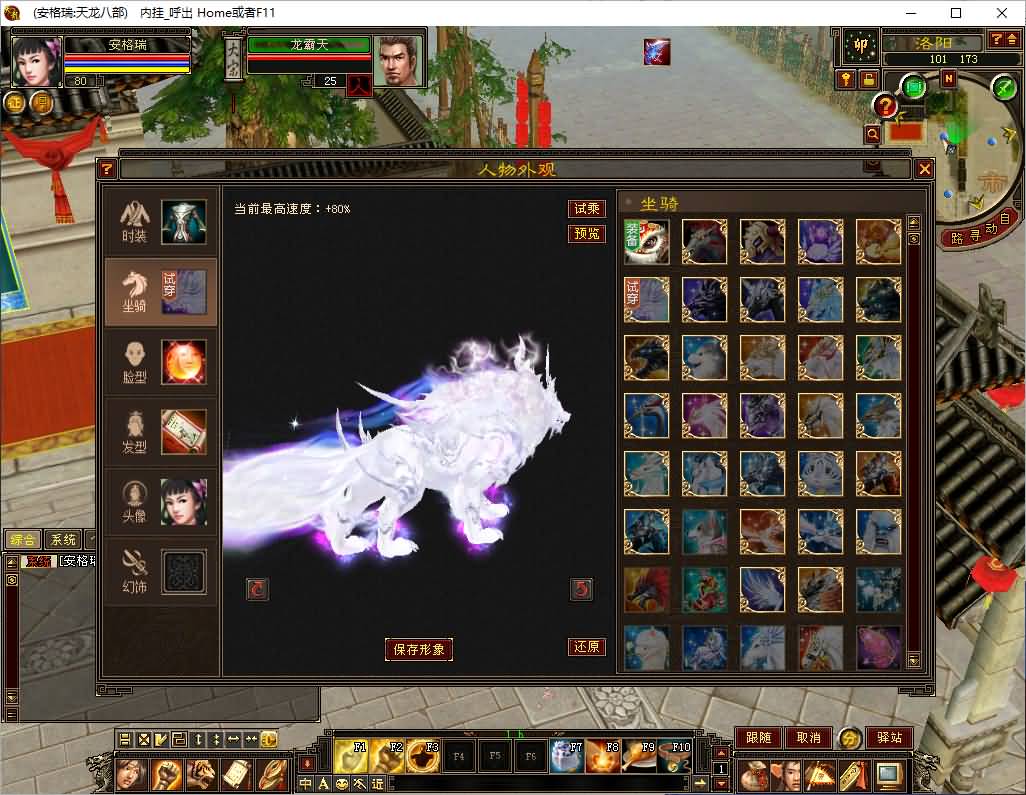Click the 还原 restore button

[587, 647]
